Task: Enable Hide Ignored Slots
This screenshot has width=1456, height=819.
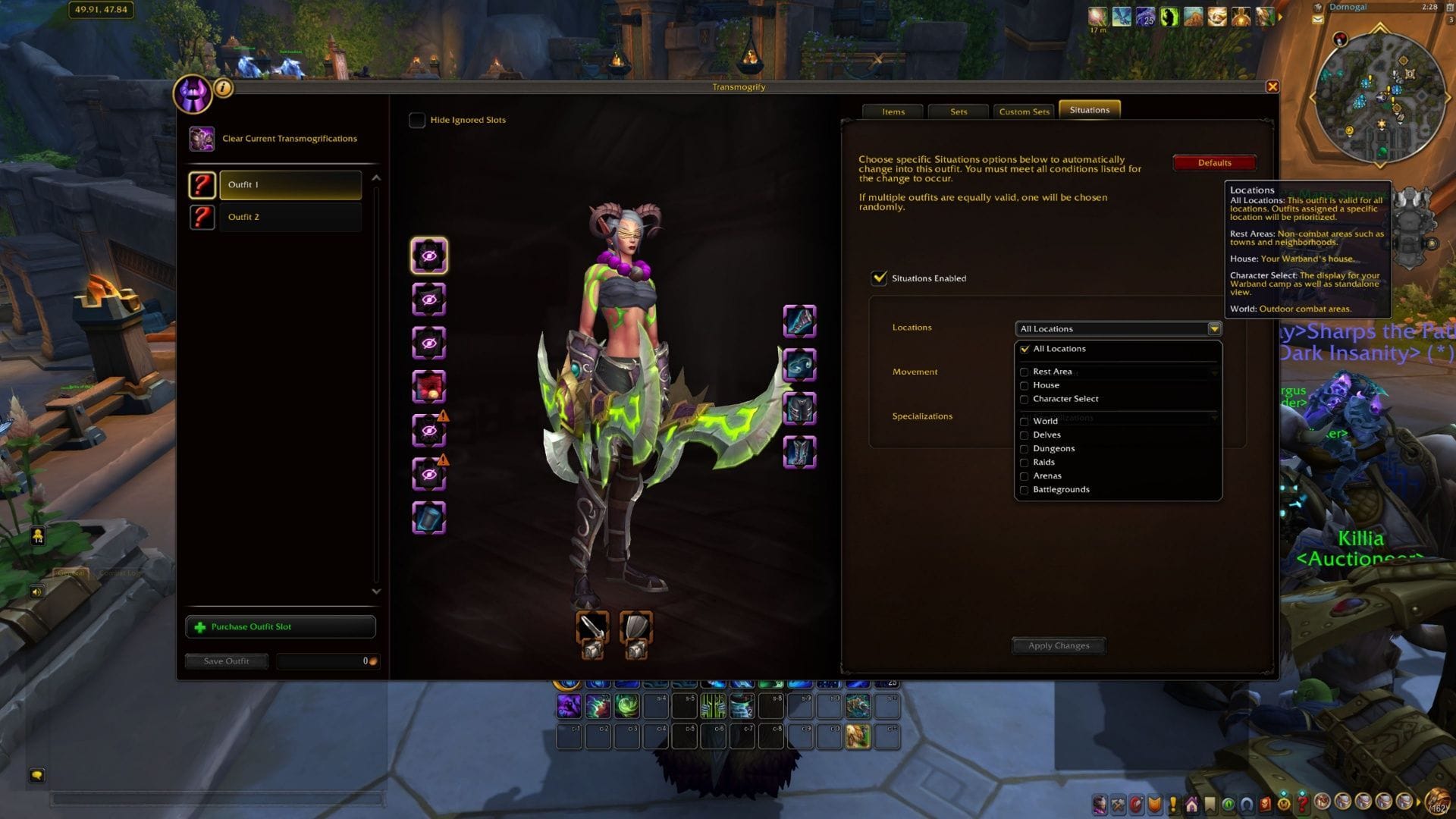Action: 417,120
